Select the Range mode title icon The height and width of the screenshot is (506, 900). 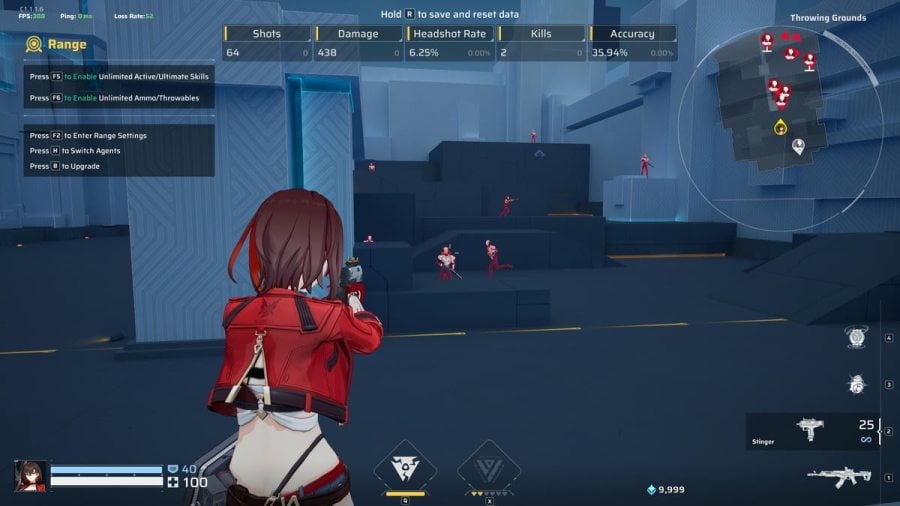click(34, 44)
